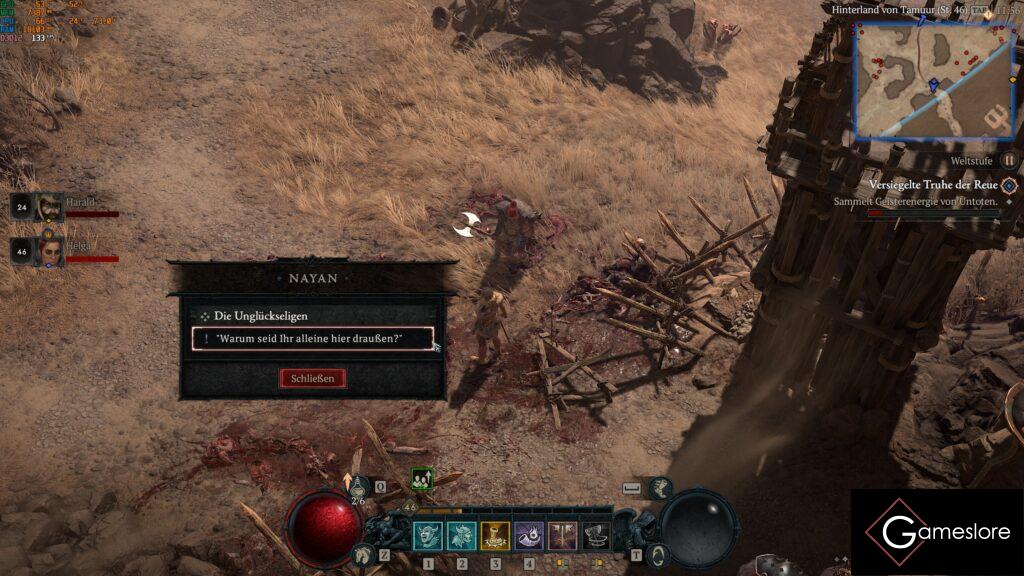Viewport: 1024px width, 576px height.
Task: Activate the second teal face skill
Action: [x=461, y=537]
